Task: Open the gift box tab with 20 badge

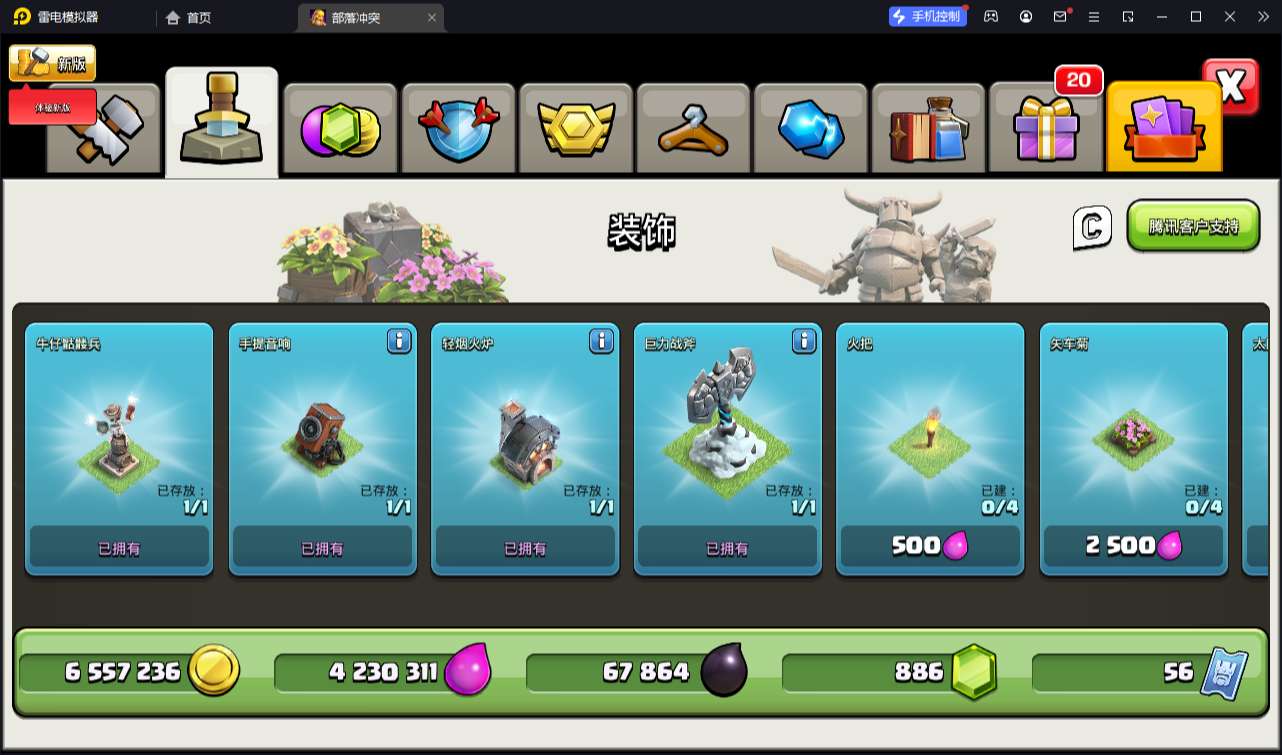Action: (1045, 130)
